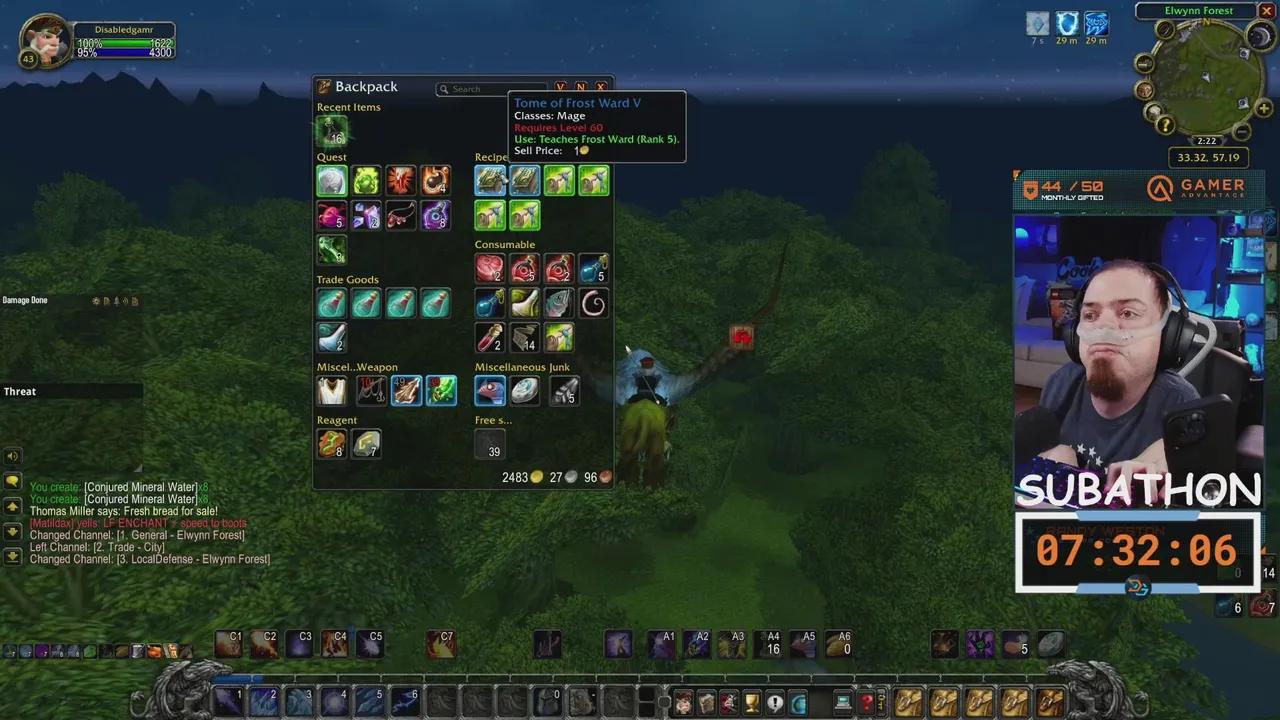Toggle the backpack N new-items button
This screenshot has height=720, width=1280.
(x=581, y=87)
